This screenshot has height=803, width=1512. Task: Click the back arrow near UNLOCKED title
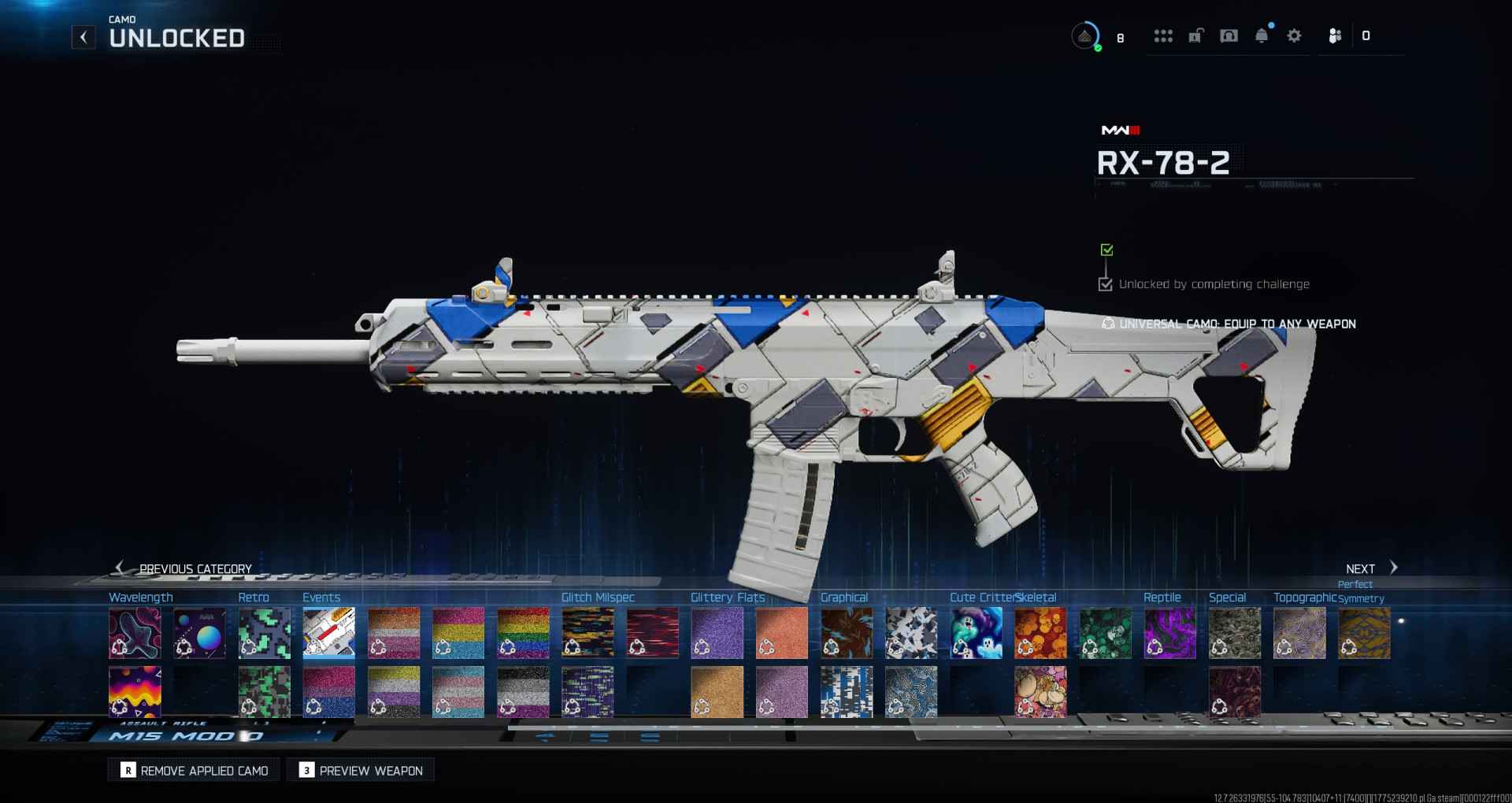click(x=83, y=37)
